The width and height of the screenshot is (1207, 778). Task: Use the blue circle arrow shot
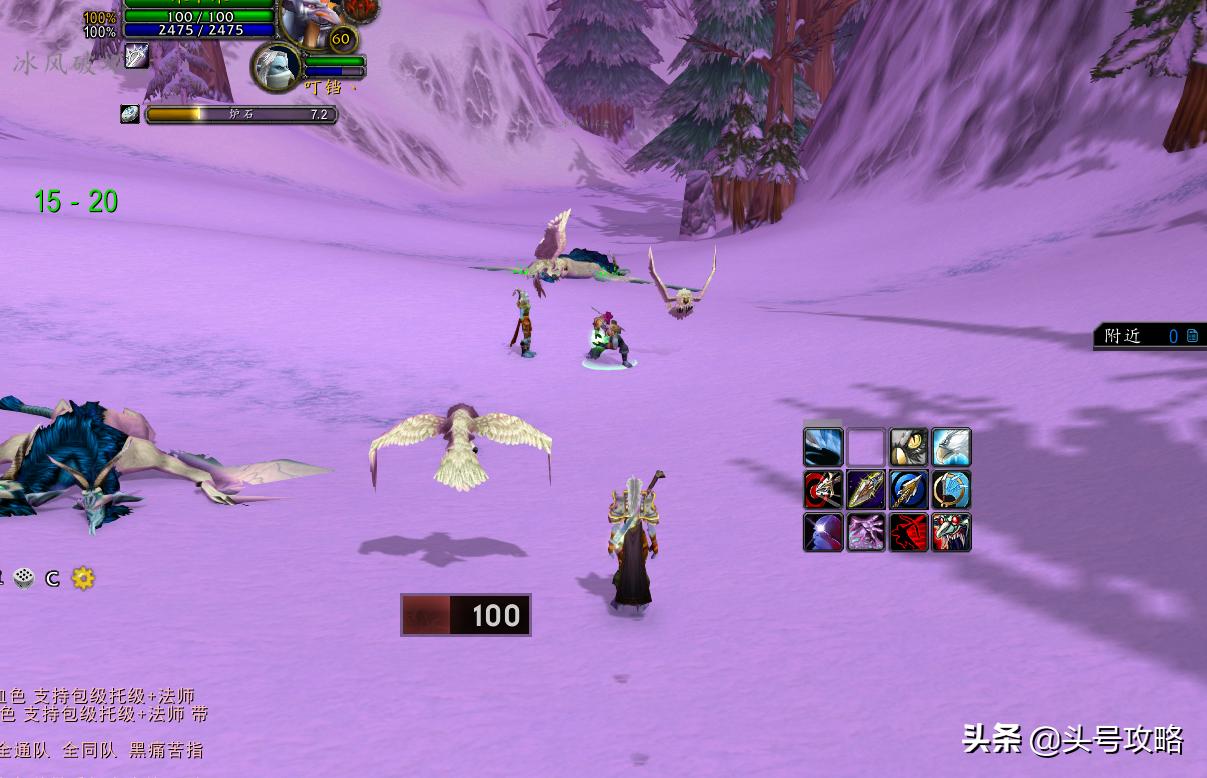(x=909, y=490)
